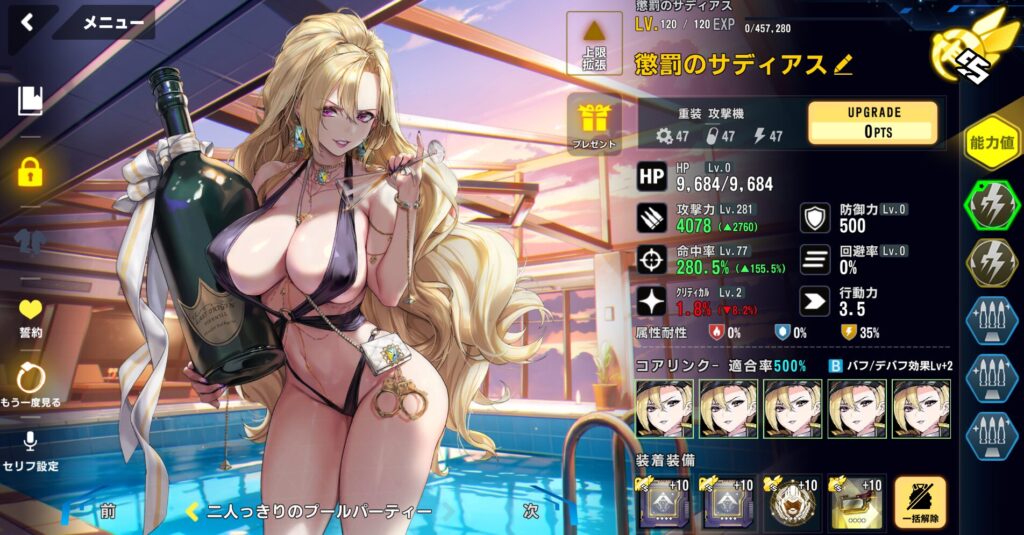The image size is (1024, 535).
Task: Edit unit name with pencil icon
Action: click(843, 65)
